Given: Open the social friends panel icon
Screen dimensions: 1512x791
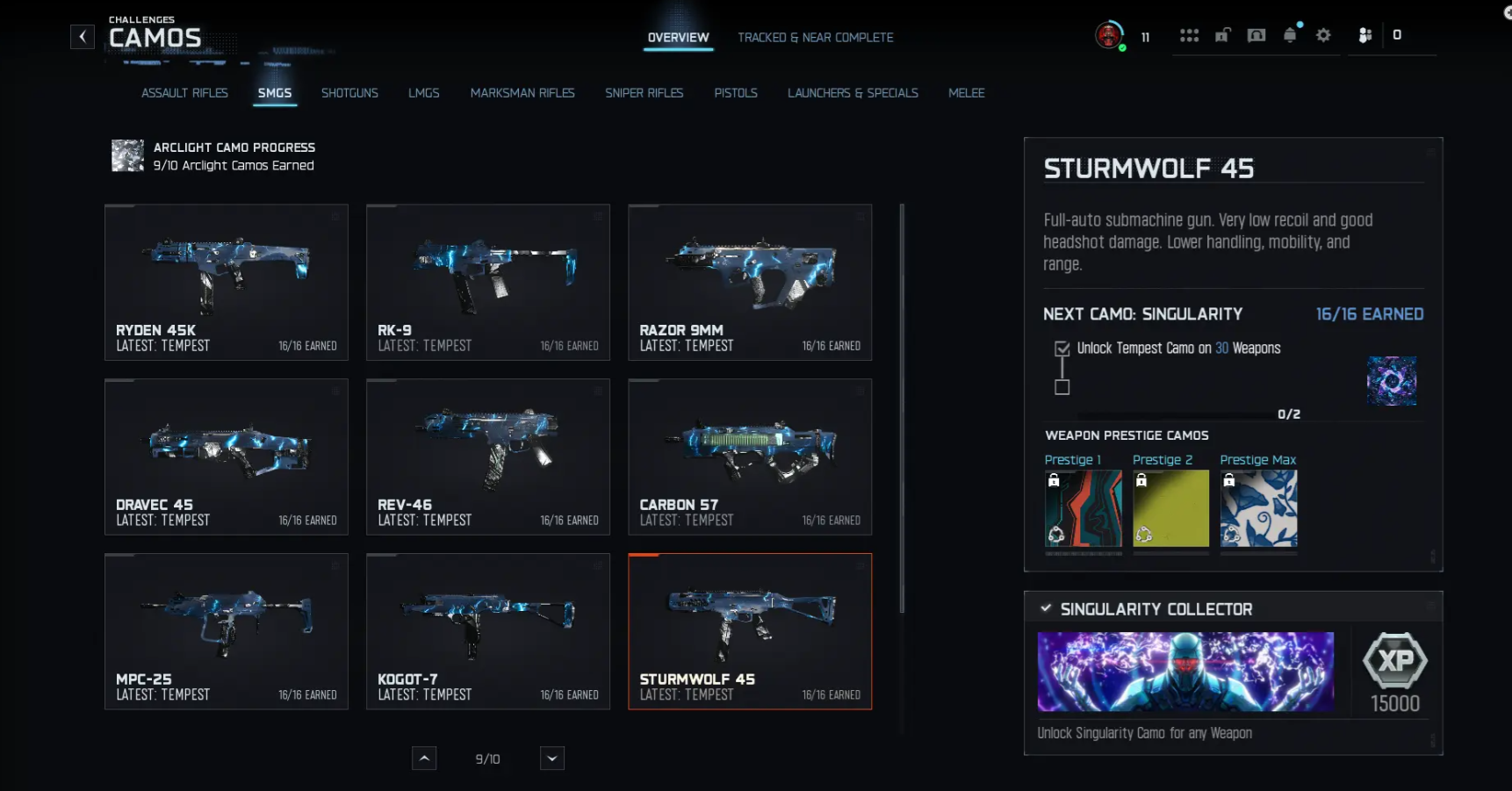Looking at the screenshot, I should click(1364, 35).
